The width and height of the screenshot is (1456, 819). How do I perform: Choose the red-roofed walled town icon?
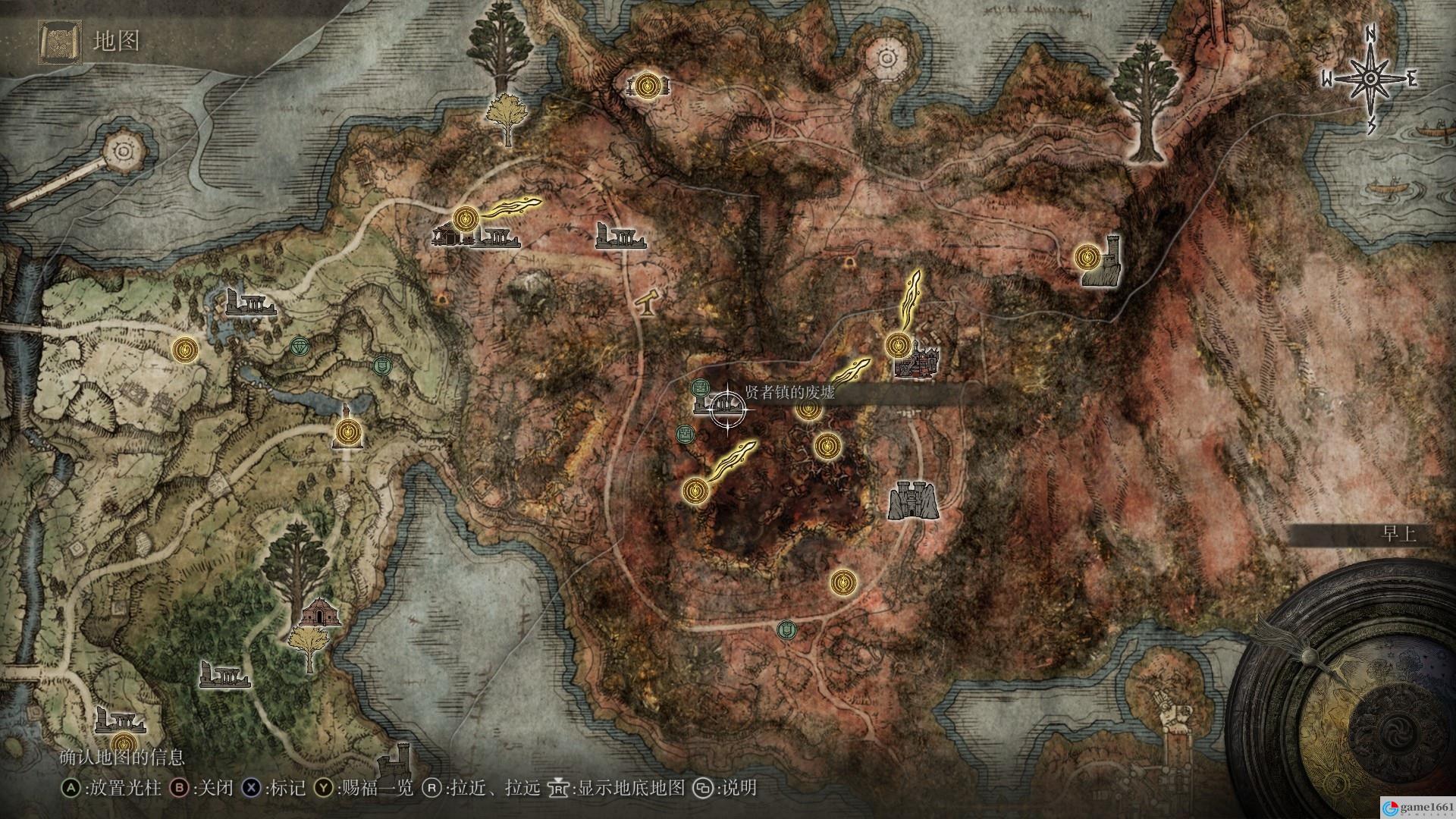click(918, 362)
